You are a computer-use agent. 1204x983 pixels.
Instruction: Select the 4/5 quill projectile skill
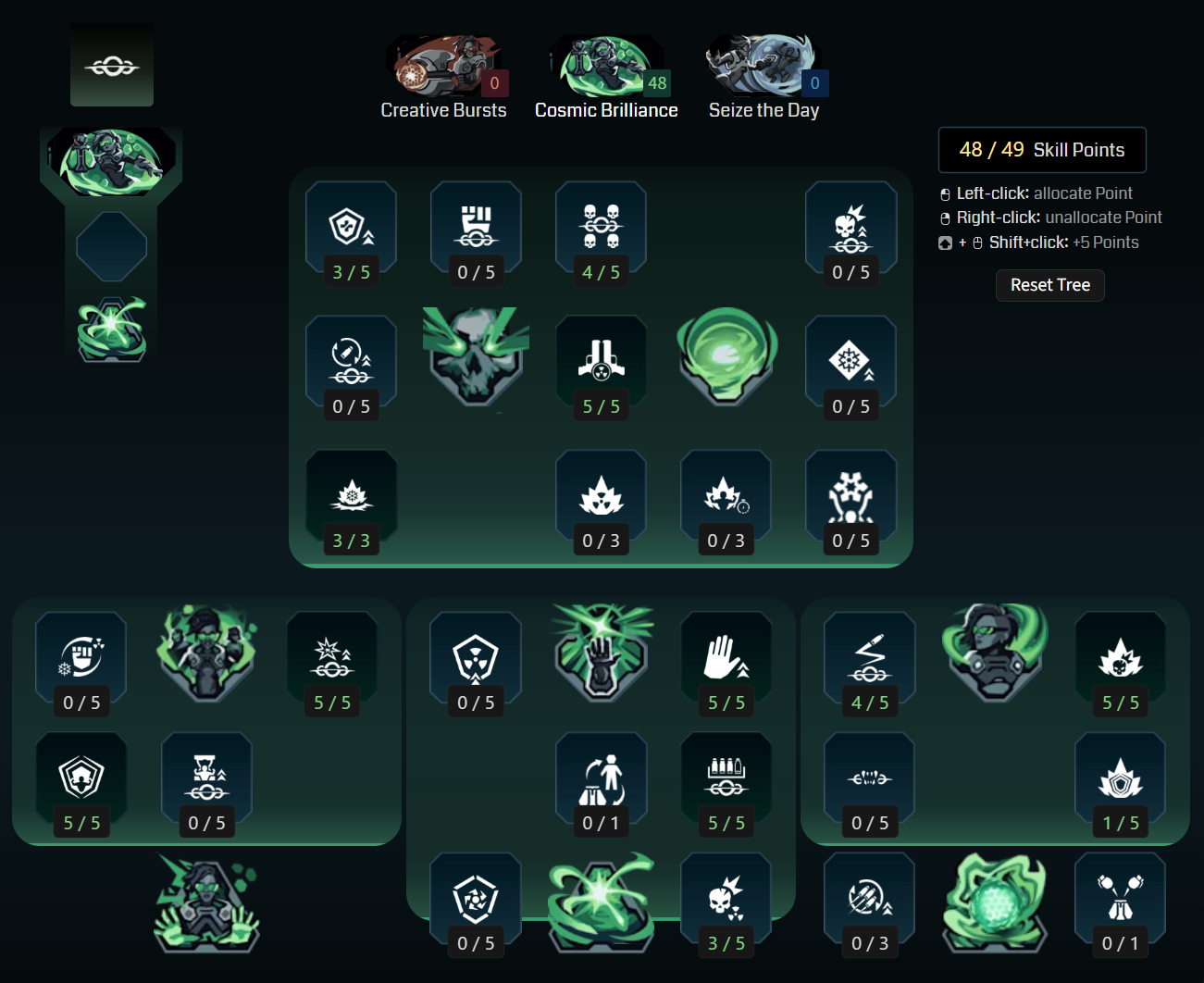coord(869,653)
